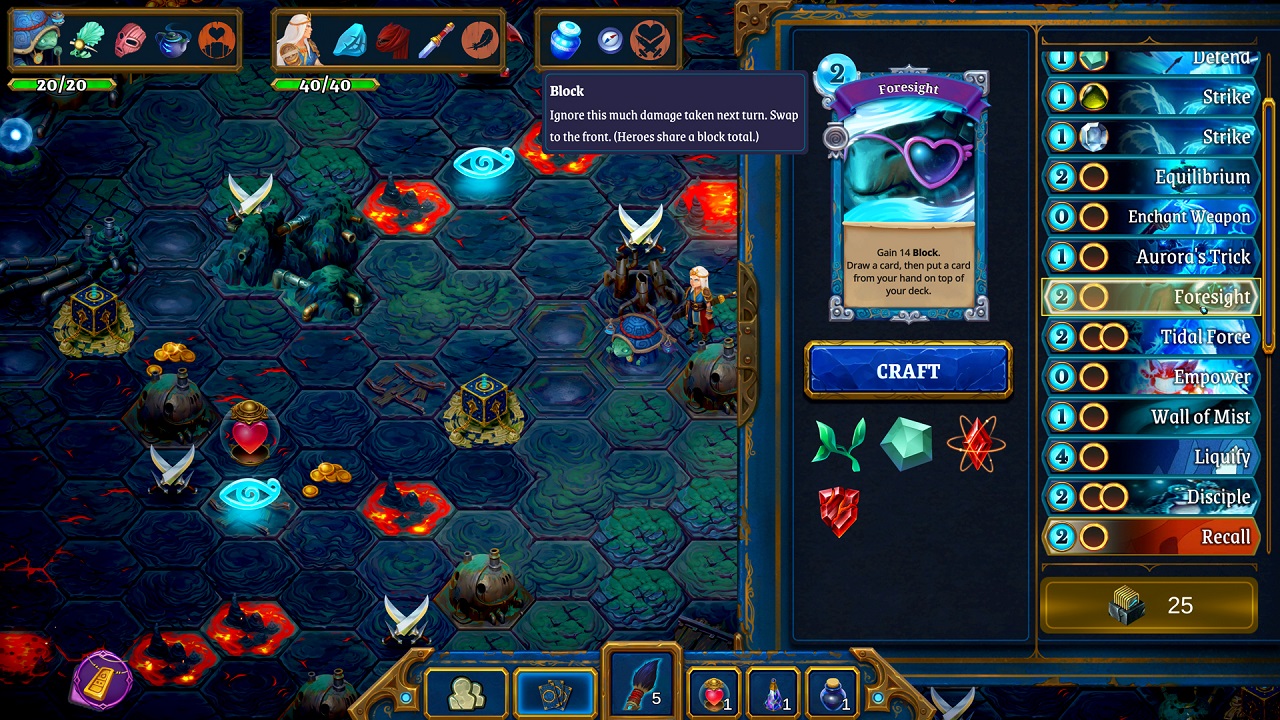Open the Disciple card row

[1150, 497]
